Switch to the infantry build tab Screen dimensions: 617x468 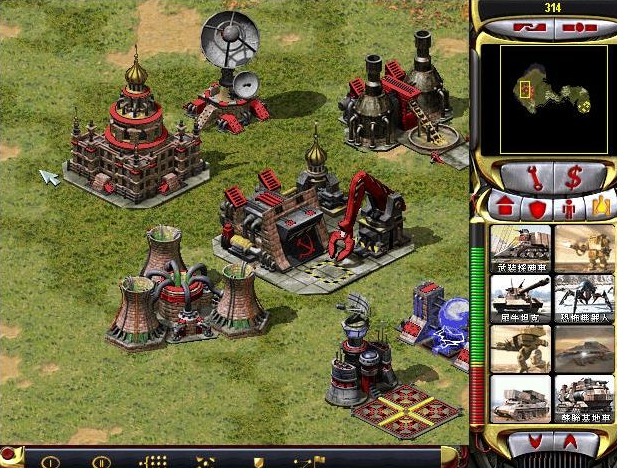click(x=569, y=208)
